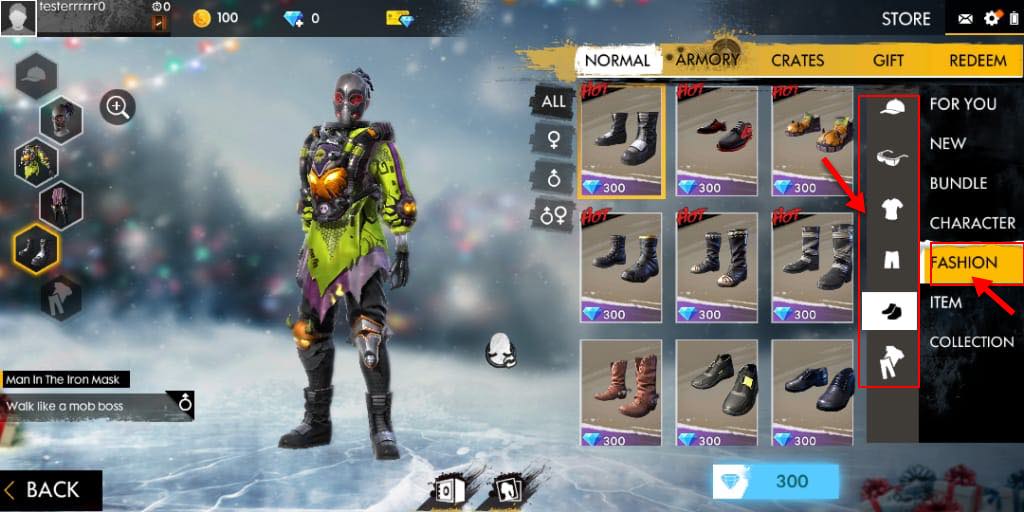The image size is (1024, 512).
Task: Select the BUNDLE category
Action: pos(958,183)
